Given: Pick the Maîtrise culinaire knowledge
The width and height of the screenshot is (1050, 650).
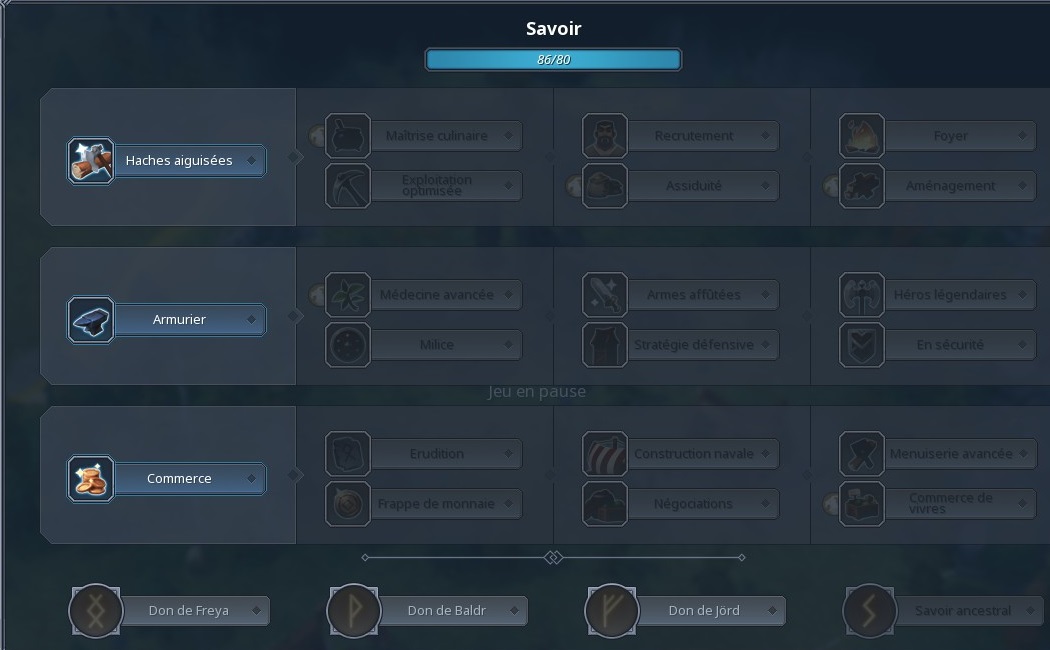Looking at the screenshot, I should 435,136.
